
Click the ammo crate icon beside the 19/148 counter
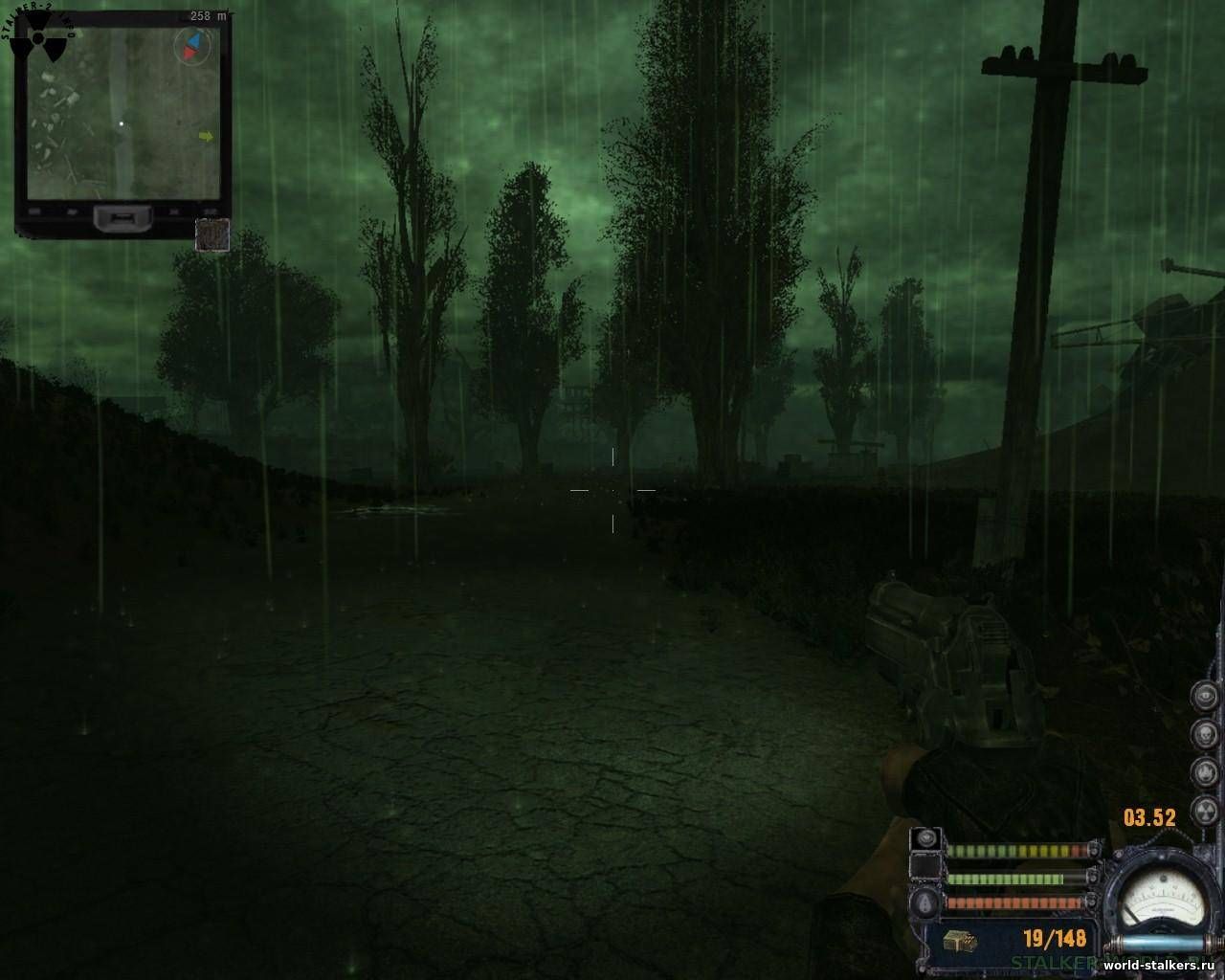[962, 941]
